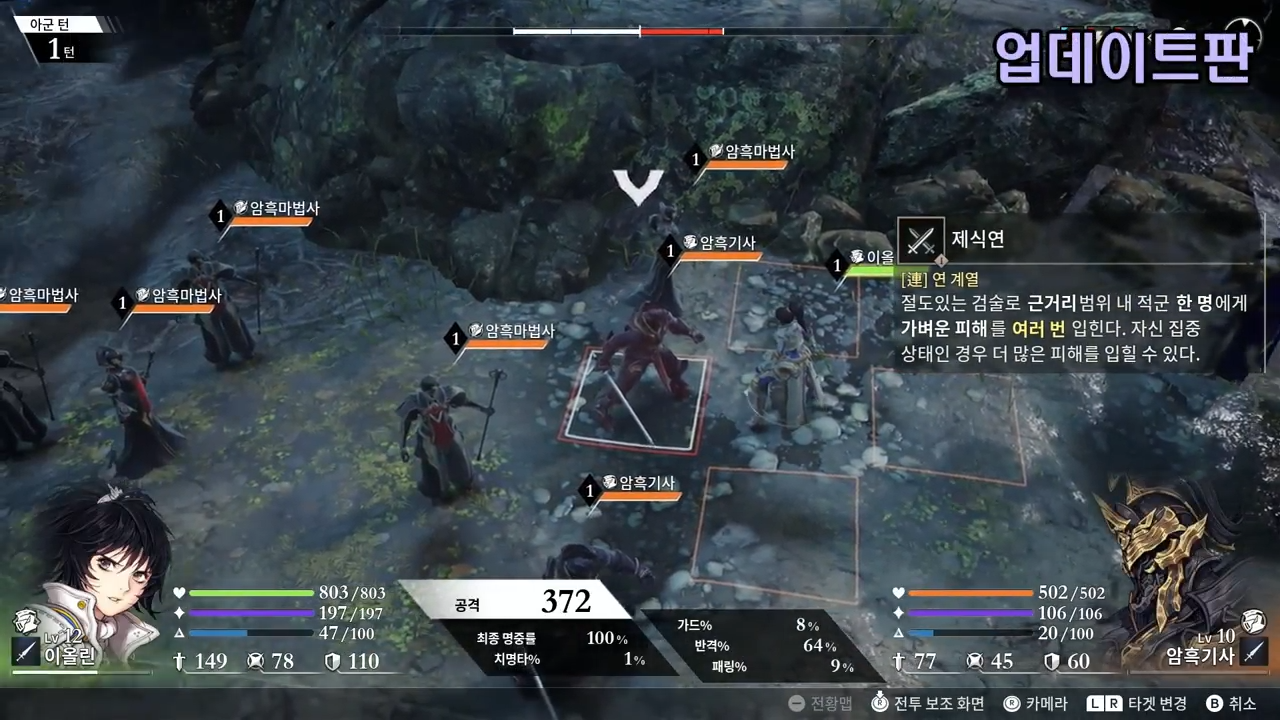Select the 제식연 crossed-swords skill icon

tap(921, 240)
